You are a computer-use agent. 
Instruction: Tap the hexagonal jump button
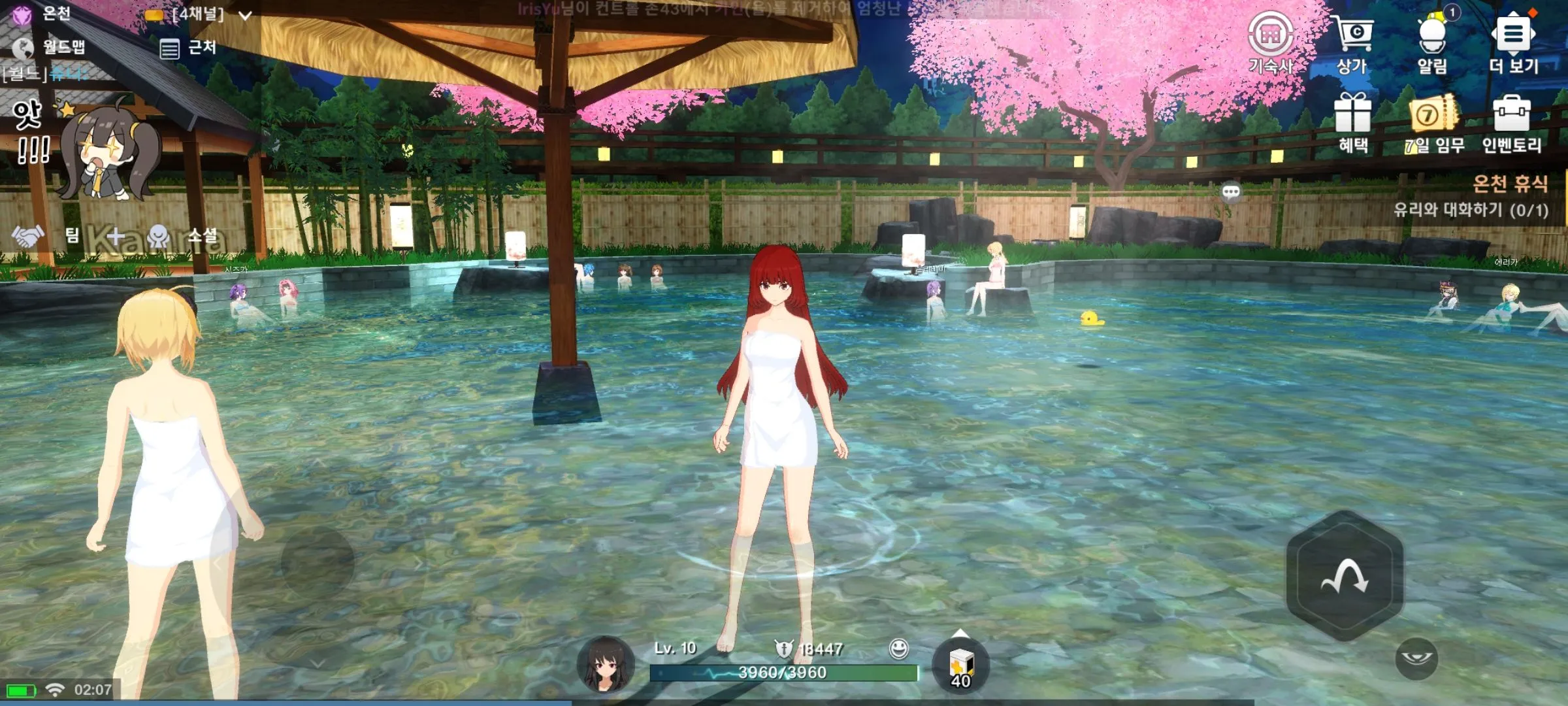click(x=1345, y=576)
